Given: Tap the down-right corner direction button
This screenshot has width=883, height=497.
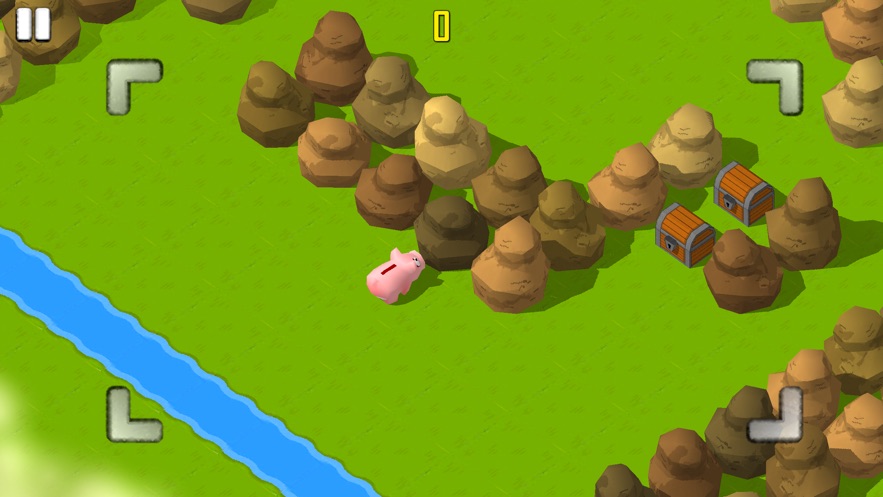Looking at the screenshot, I should pos(776,415).
